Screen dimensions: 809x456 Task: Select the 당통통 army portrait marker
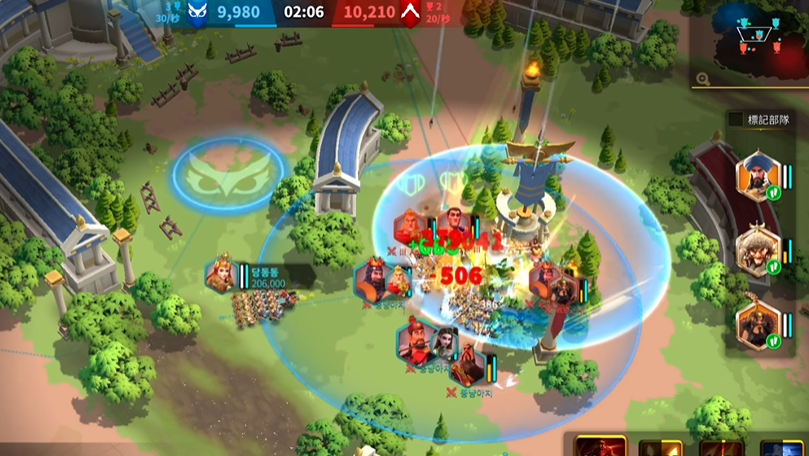pyautogui.click(x=221, y=275)
